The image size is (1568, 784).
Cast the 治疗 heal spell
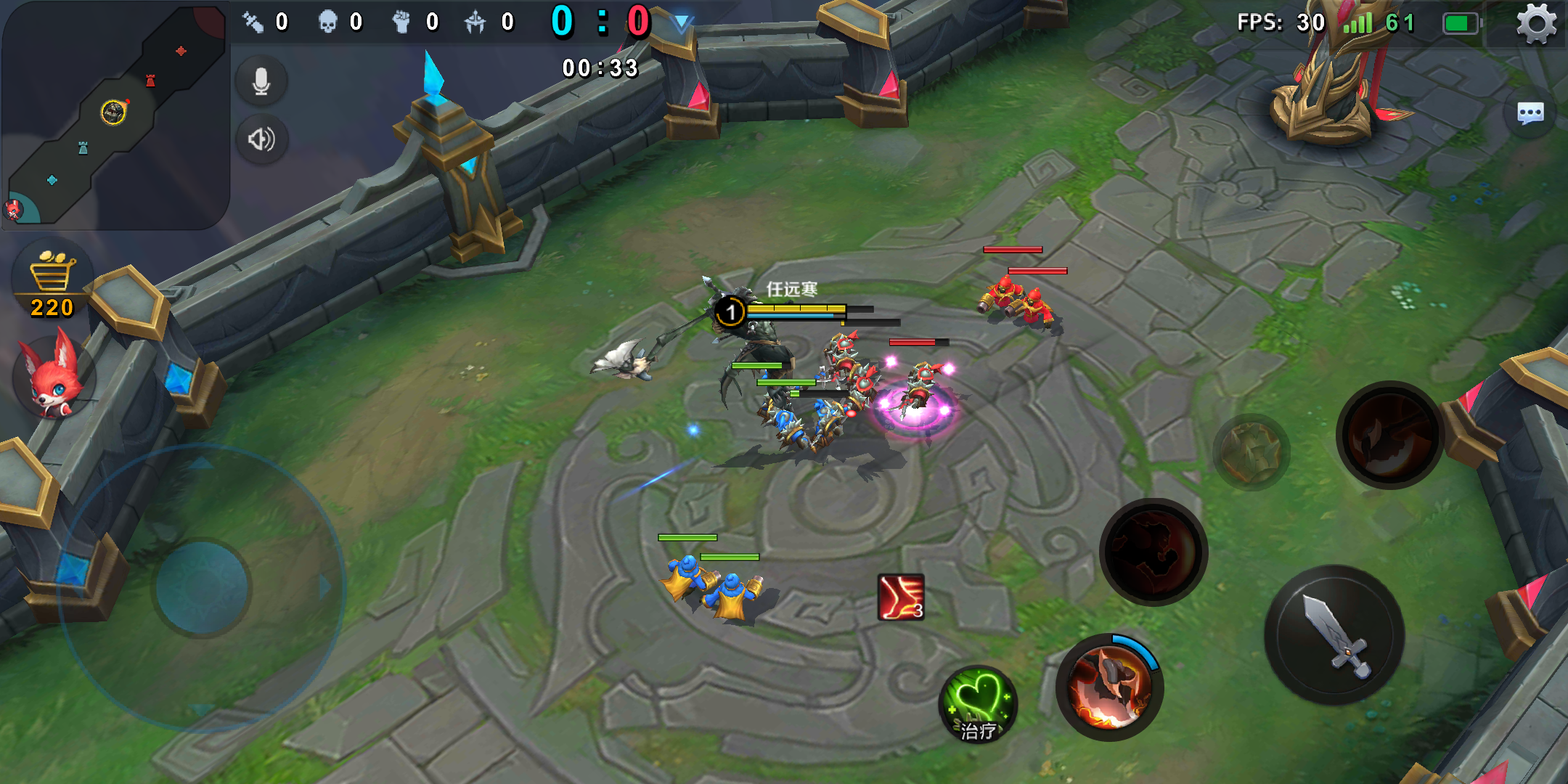tap(978, 704)
